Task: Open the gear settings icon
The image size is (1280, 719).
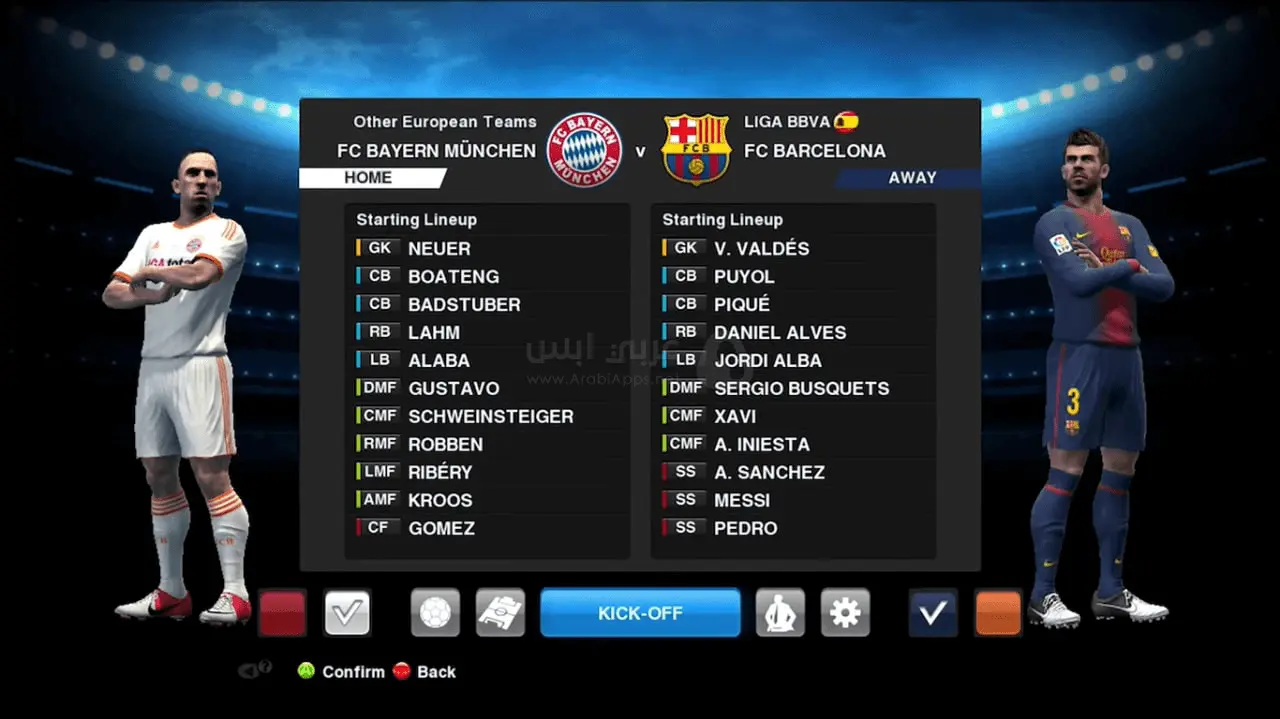Action: pyautogui.click(x=845, y=612)
